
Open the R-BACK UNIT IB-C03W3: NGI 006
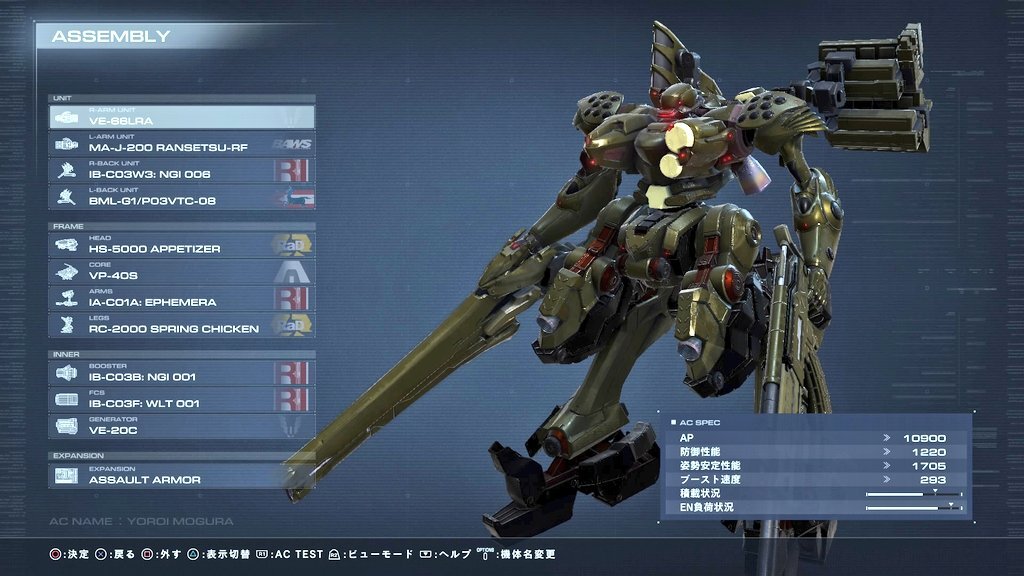181,171
